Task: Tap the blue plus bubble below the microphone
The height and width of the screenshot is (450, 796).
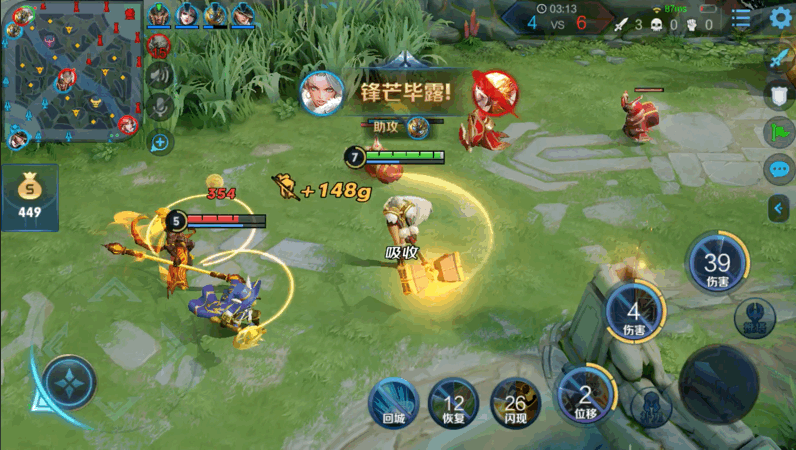Action: tap(159, 141)
